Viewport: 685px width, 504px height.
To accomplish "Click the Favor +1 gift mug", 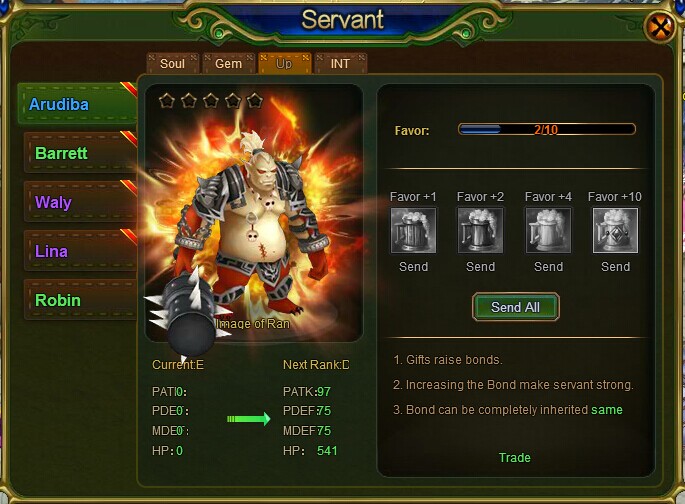I will coord(413,230).
